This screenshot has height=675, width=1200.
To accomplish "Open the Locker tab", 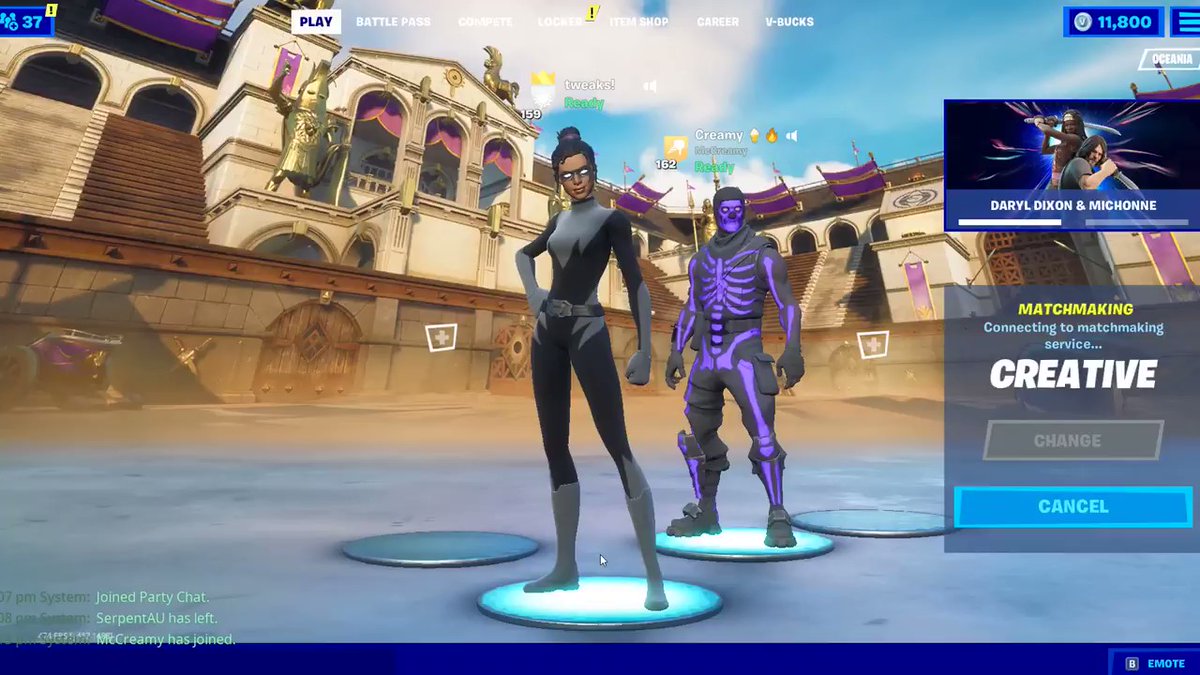I will click(x=560, y=22).
